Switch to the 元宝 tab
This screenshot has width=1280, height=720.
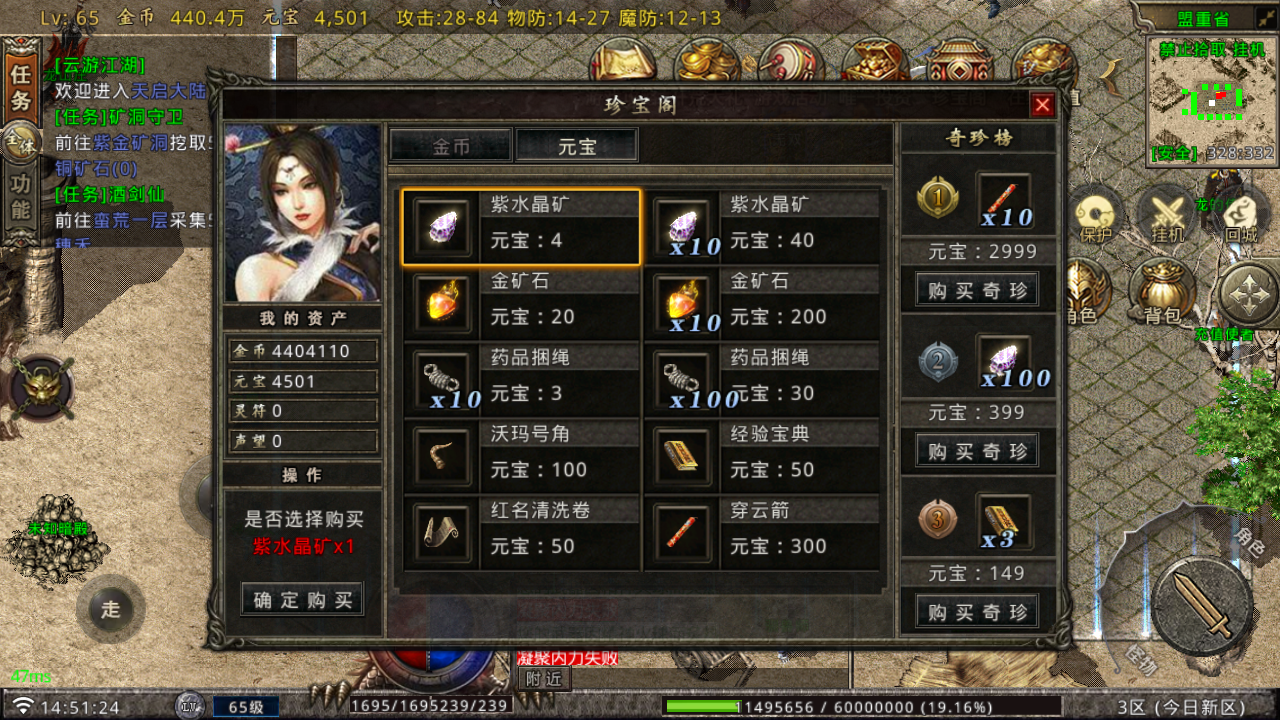pos(576,144)
